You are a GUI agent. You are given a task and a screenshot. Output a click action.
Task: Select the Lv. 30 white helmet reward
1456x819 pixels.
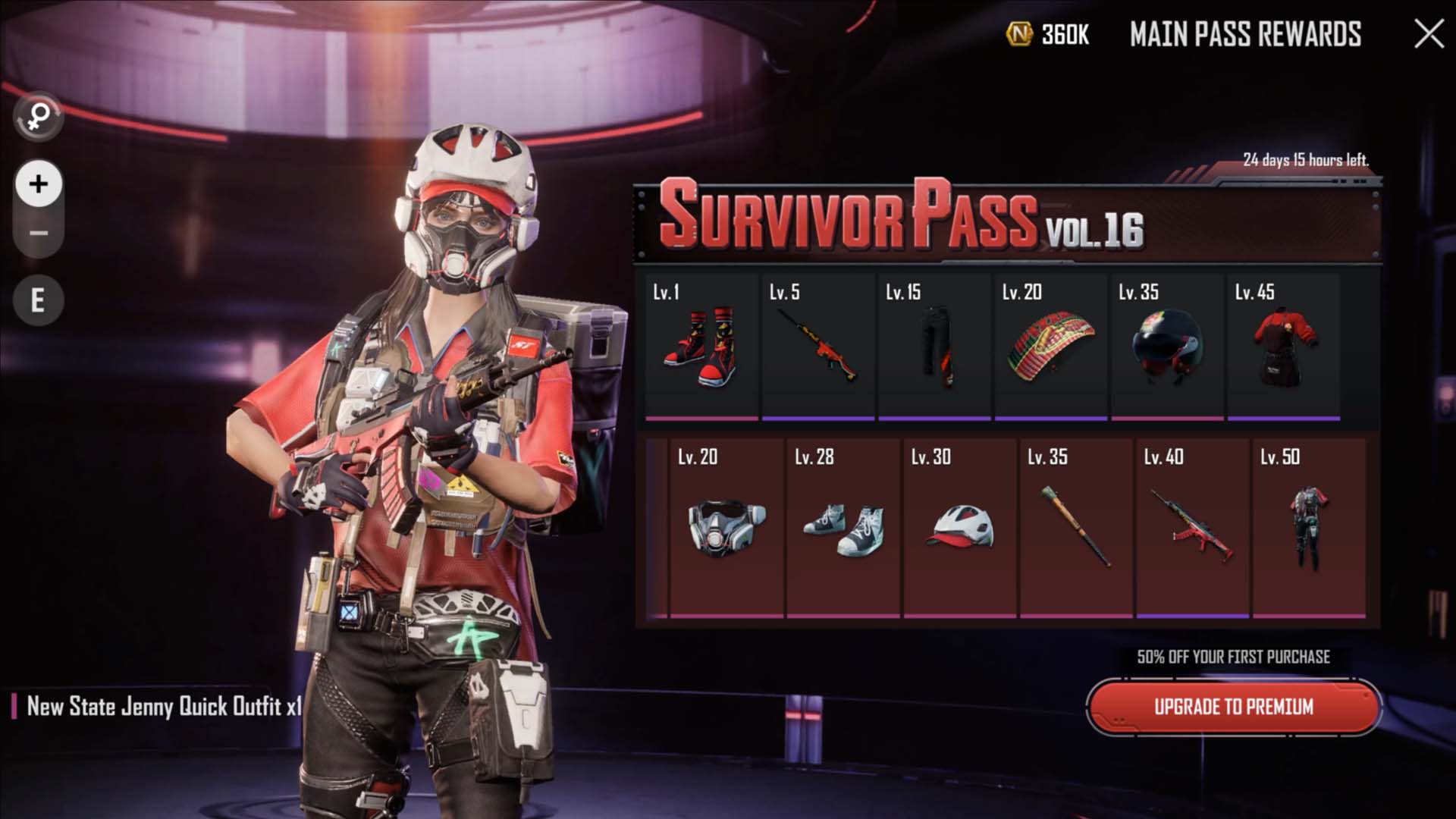[x=959, y=527]
